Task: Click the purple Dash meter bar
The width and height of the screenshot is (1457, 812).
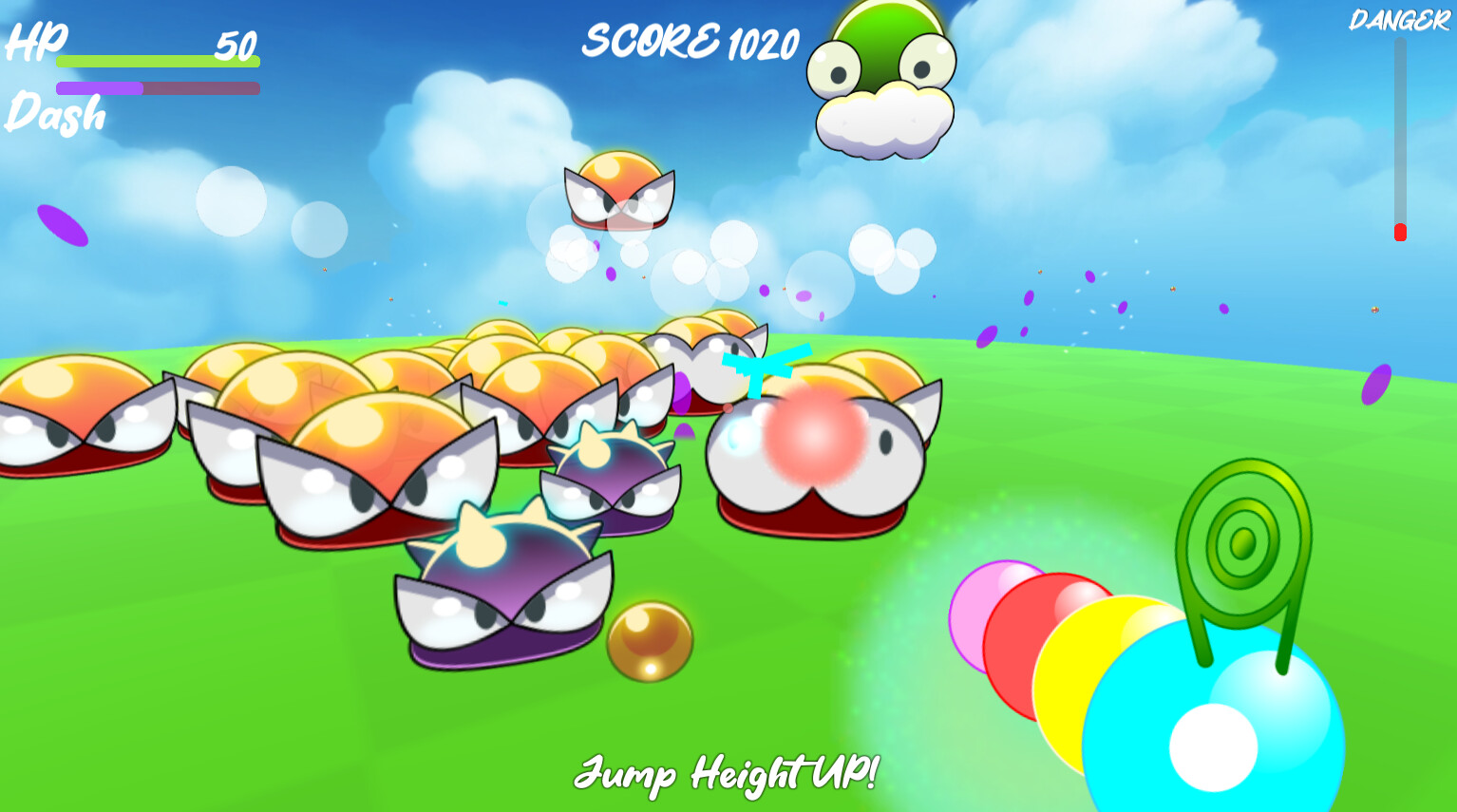Action: coord(100,87)
